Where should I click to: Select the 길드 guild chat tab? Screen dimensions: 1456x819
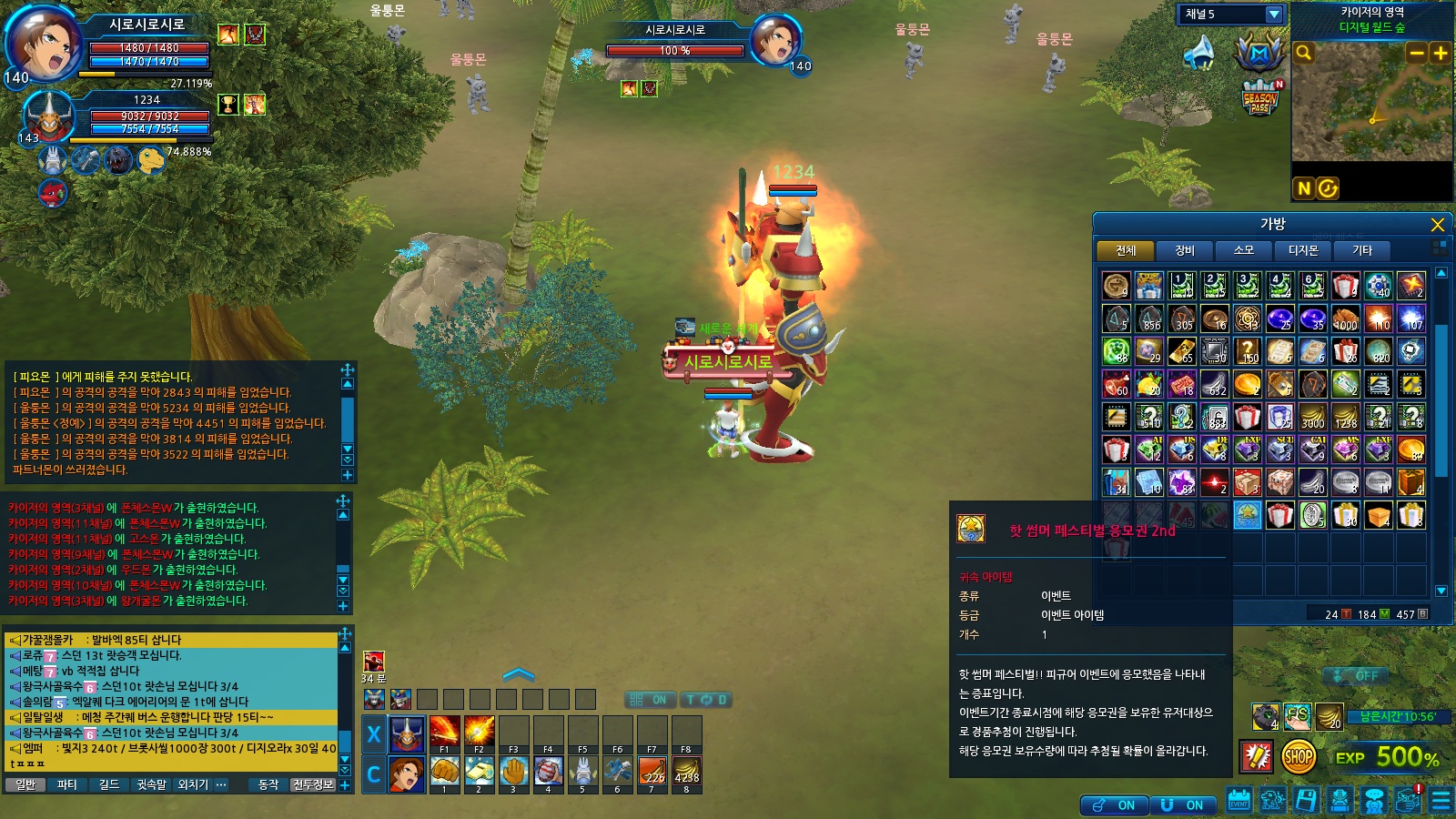pyautogui.click(x=108, y=784)
